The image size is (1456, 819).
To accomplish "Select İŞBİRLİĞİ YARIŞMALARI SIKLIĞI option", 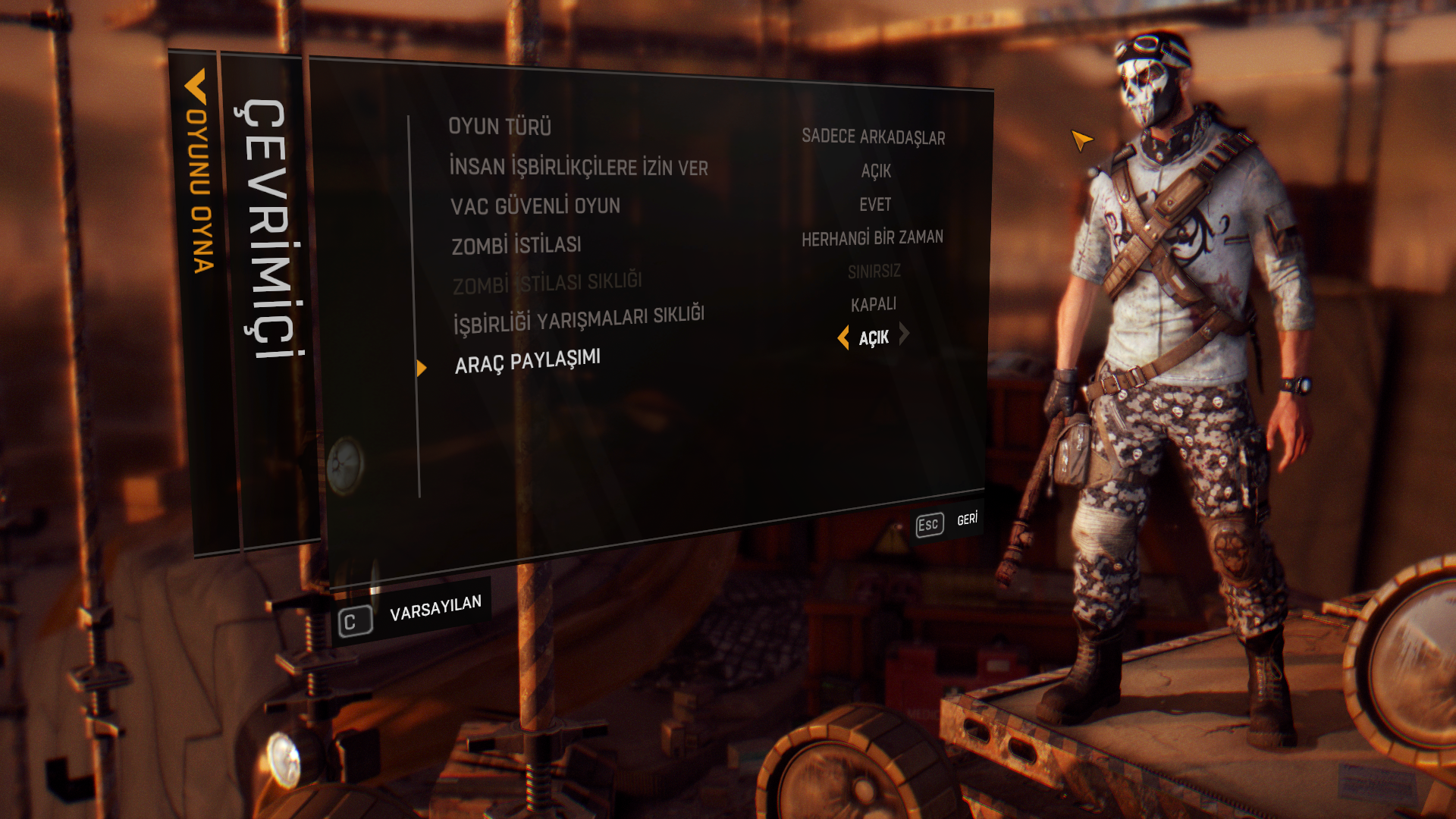I will point(579,320).
